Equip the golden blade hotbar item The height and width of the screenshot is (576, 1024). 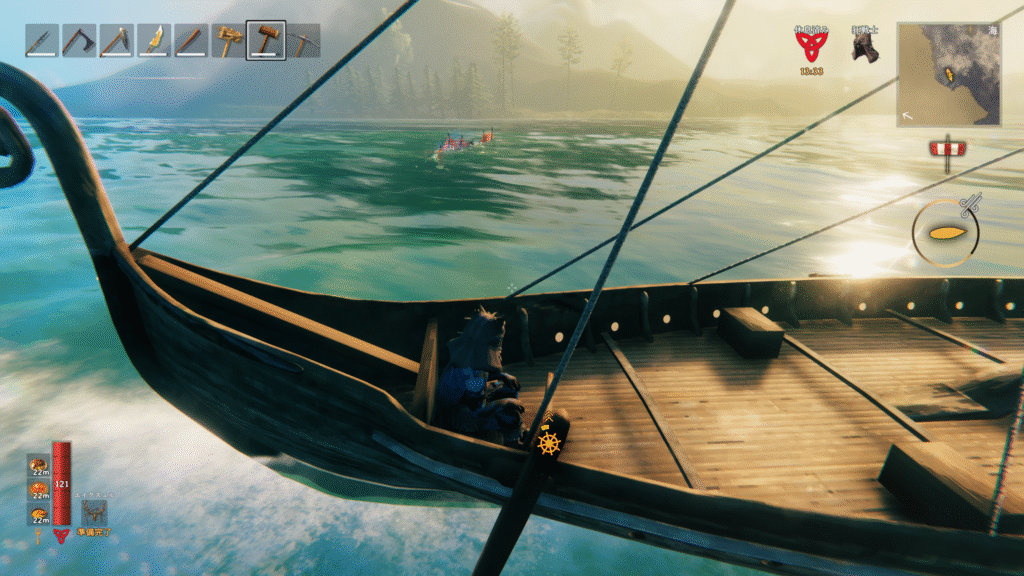(x=153, y=41)
